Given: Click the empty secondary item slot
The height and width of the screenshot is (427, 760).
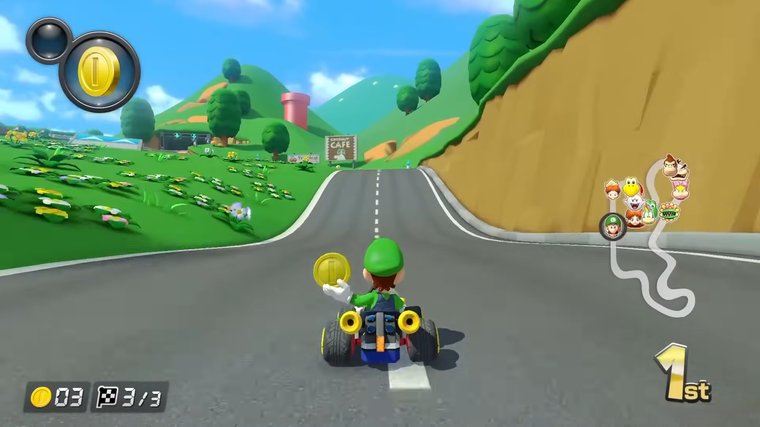Looking at the screenshot, I should pos(47,41).
